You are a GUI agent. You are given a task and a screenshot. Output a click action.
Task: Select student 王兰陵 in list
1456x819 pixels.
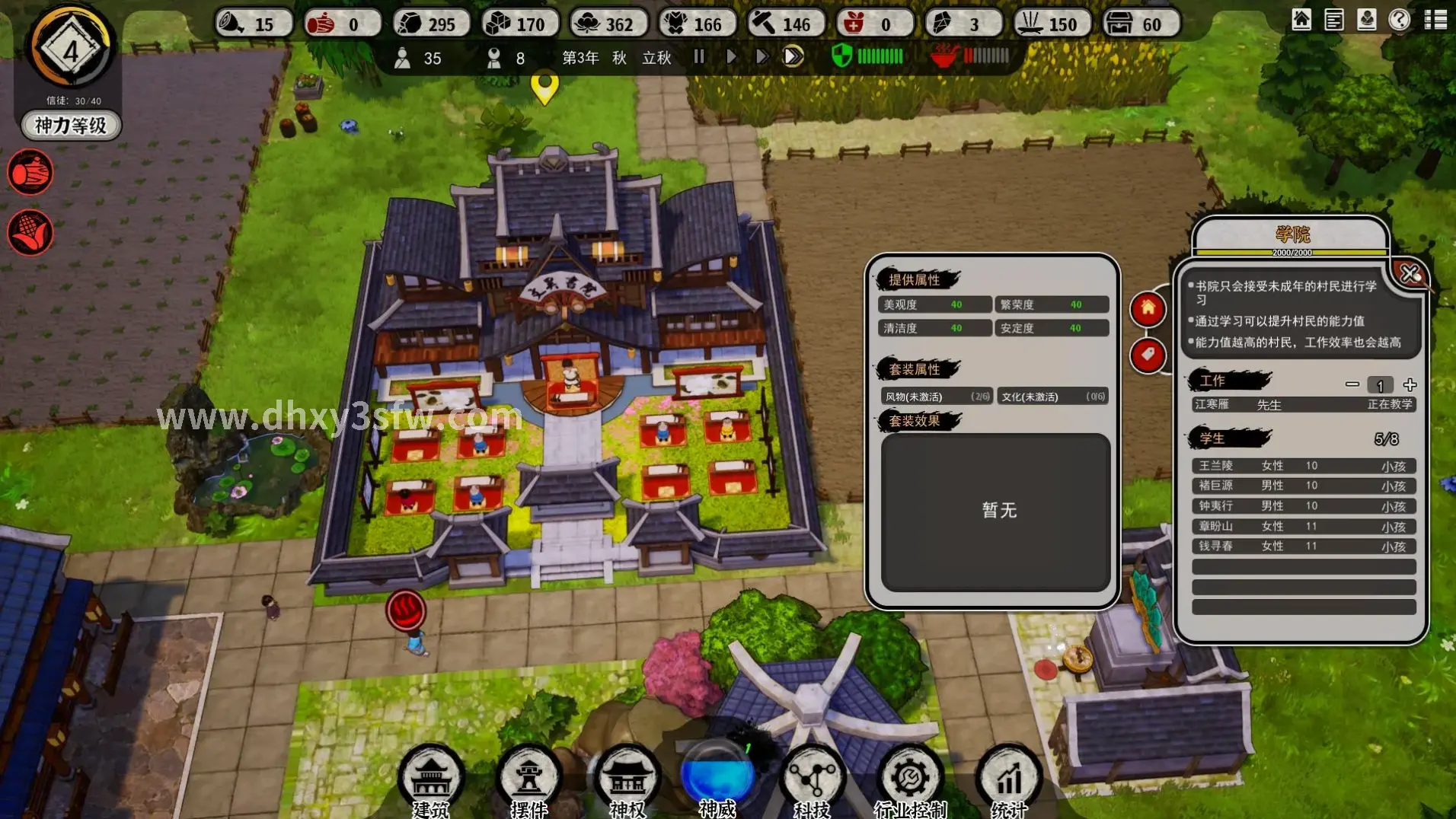point(1303,466)
